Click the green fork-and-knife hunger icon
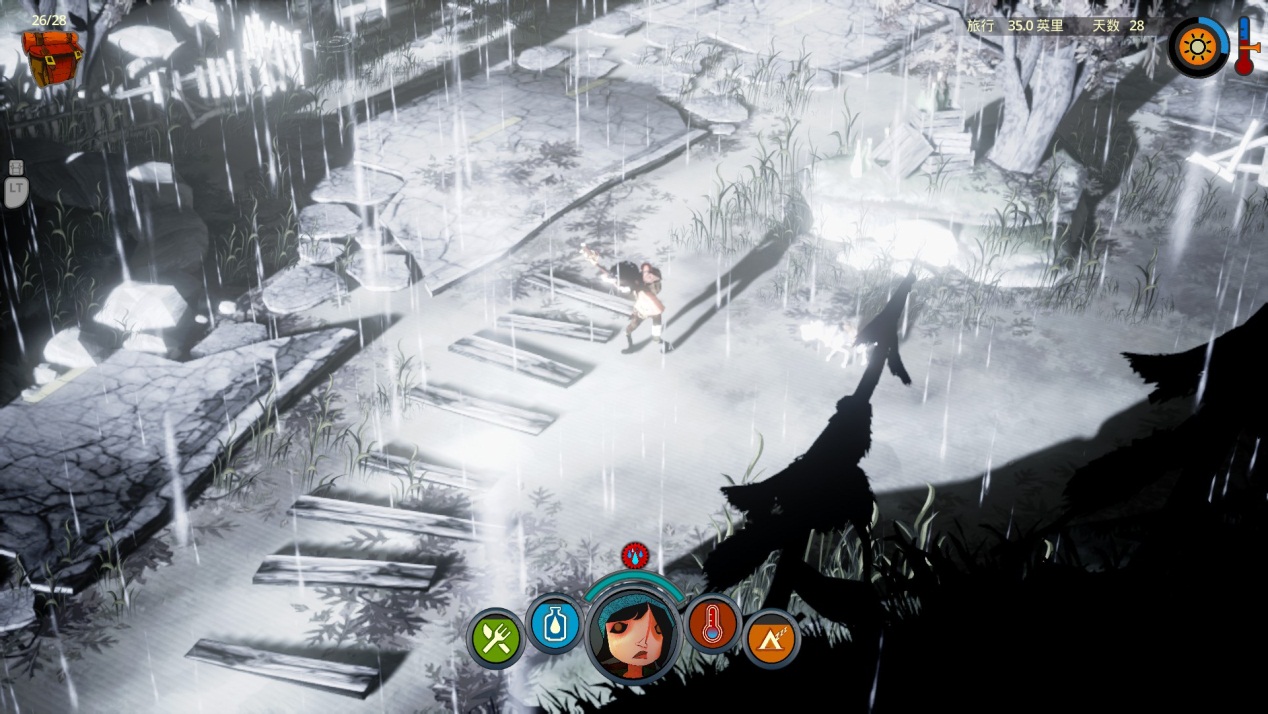1268x714 pixels. coord(496,637)
